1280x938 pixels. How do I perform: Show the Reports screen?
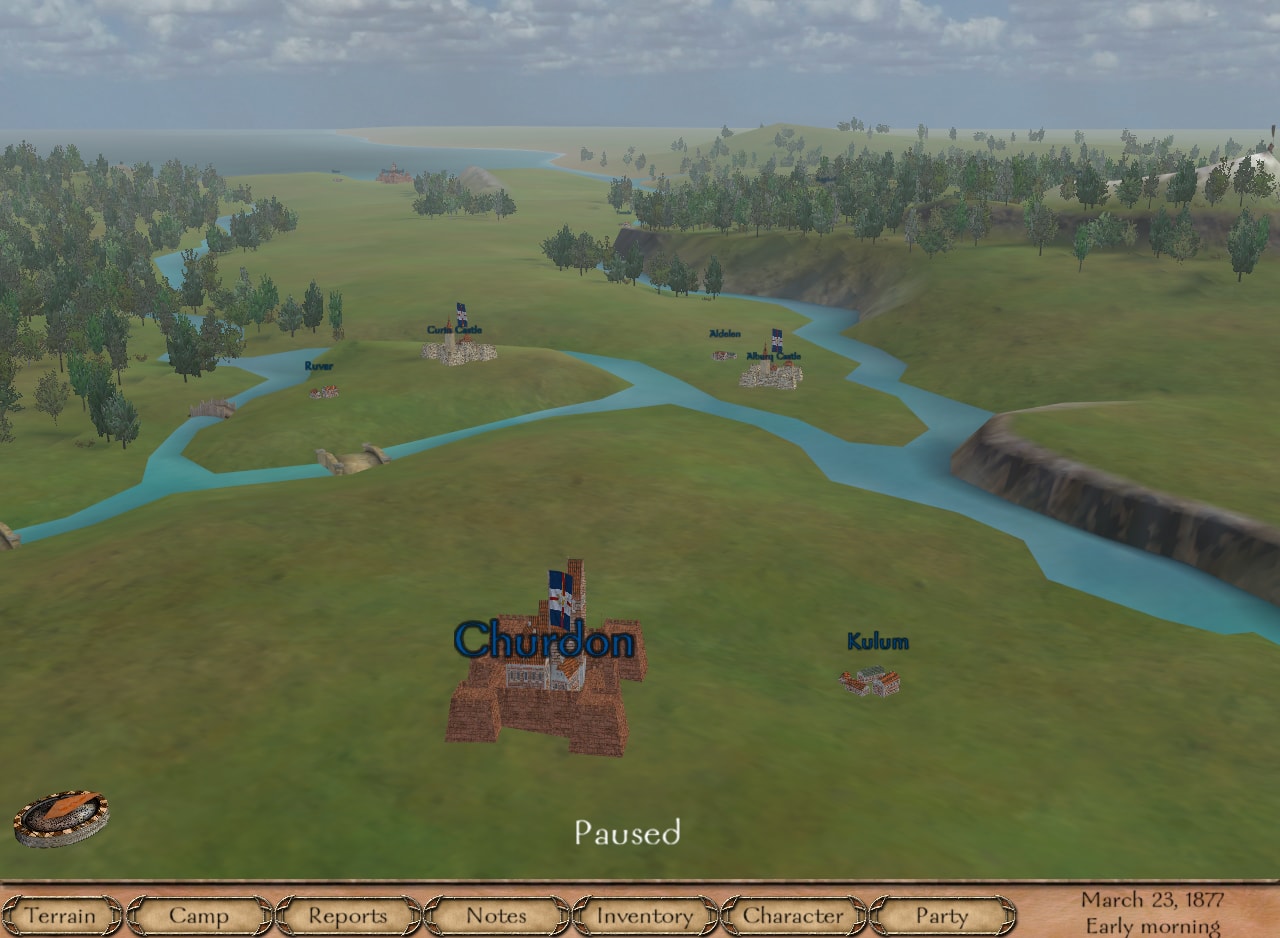point(347,916)
